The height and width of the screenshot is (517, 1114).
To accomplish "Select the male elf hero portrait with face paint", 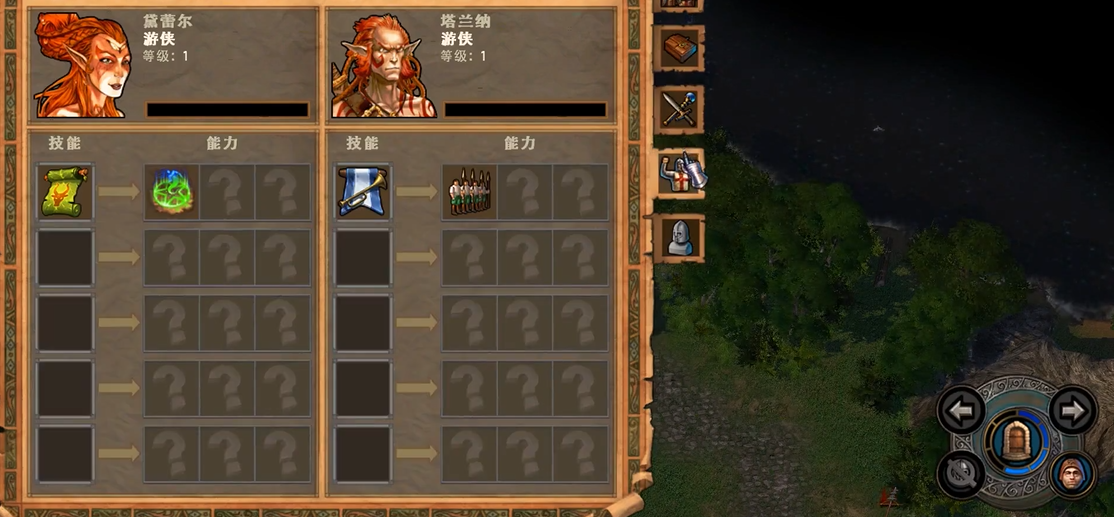I will click(380, 64).
